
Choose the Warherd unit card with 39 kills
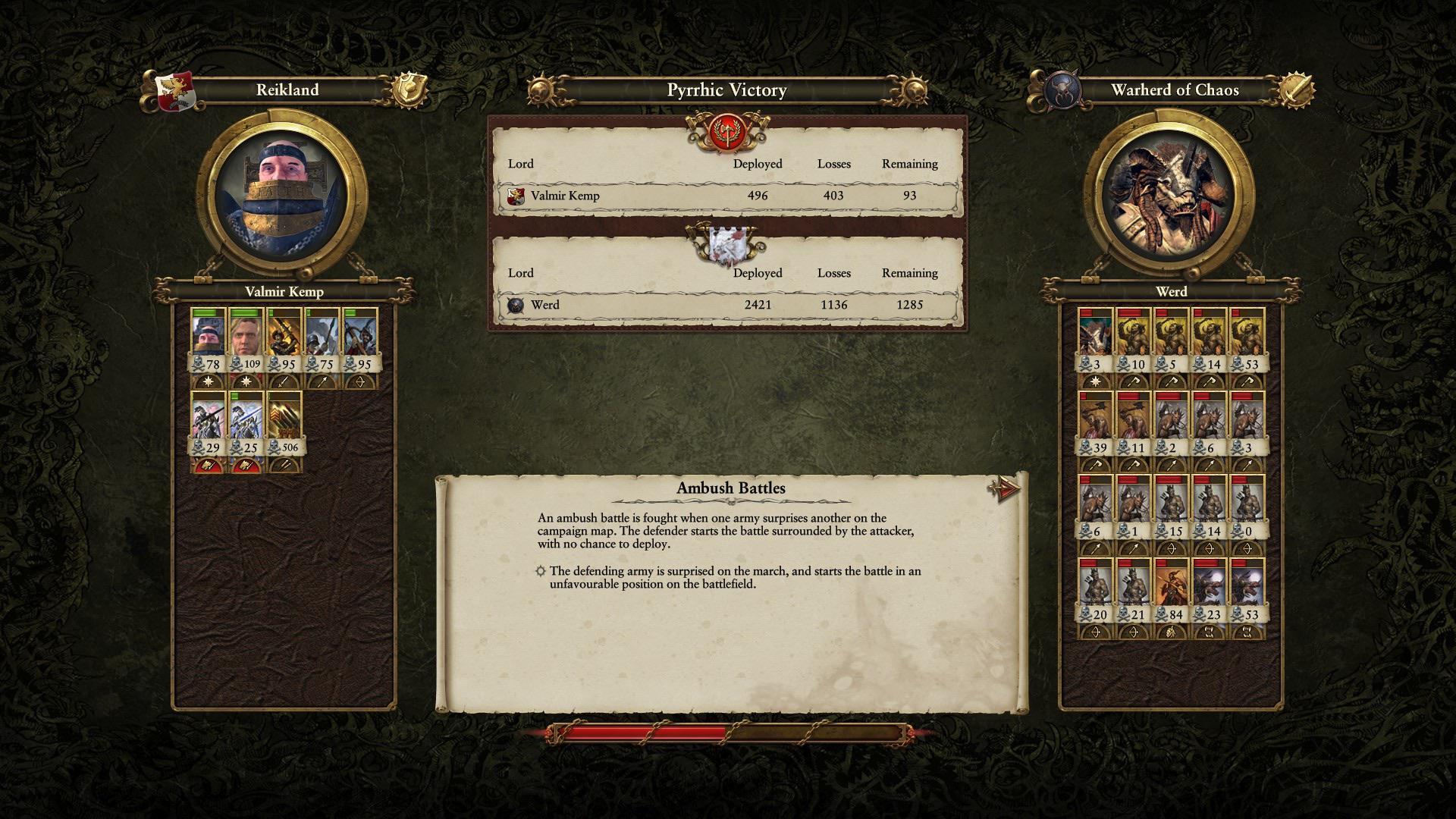coord(1096,425)
